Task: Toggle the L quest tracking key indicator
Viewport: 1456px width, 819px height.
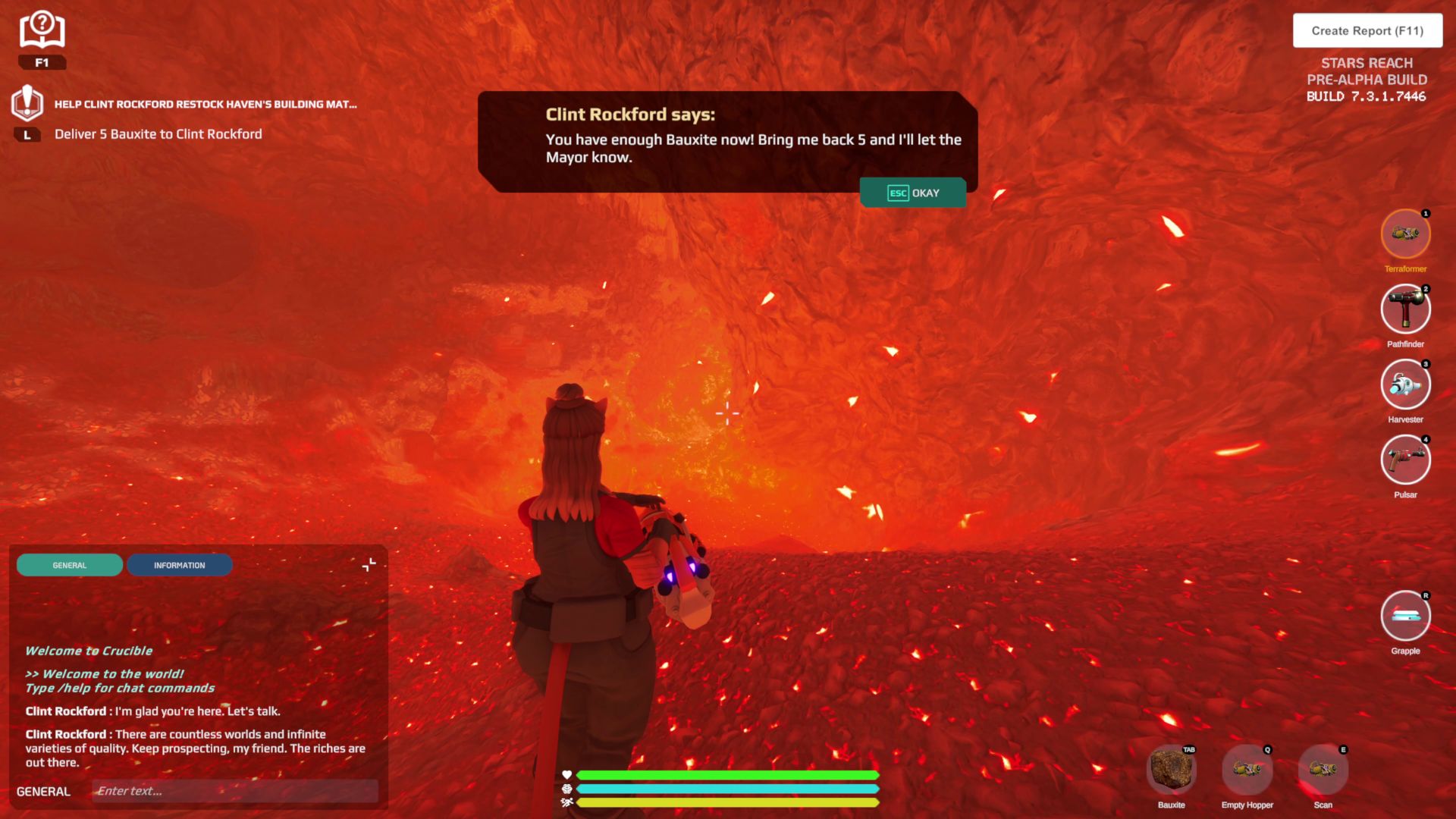Action: click(28, 134)
